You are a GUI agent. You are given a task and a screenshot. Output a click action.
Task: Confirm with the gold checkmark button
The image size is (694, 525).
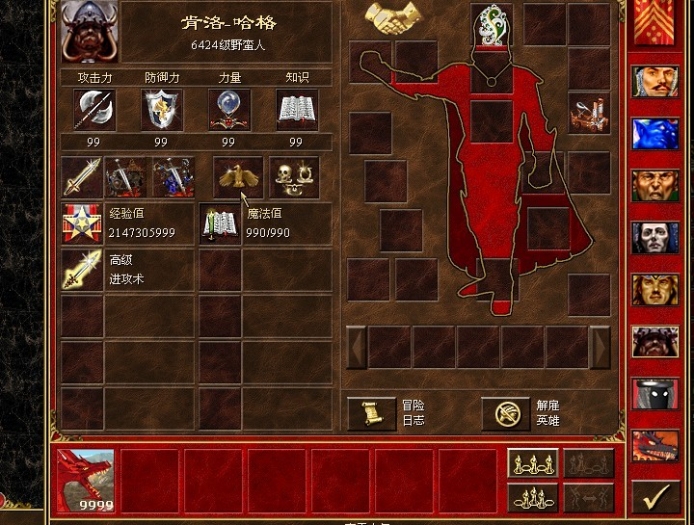click(656, 496)
